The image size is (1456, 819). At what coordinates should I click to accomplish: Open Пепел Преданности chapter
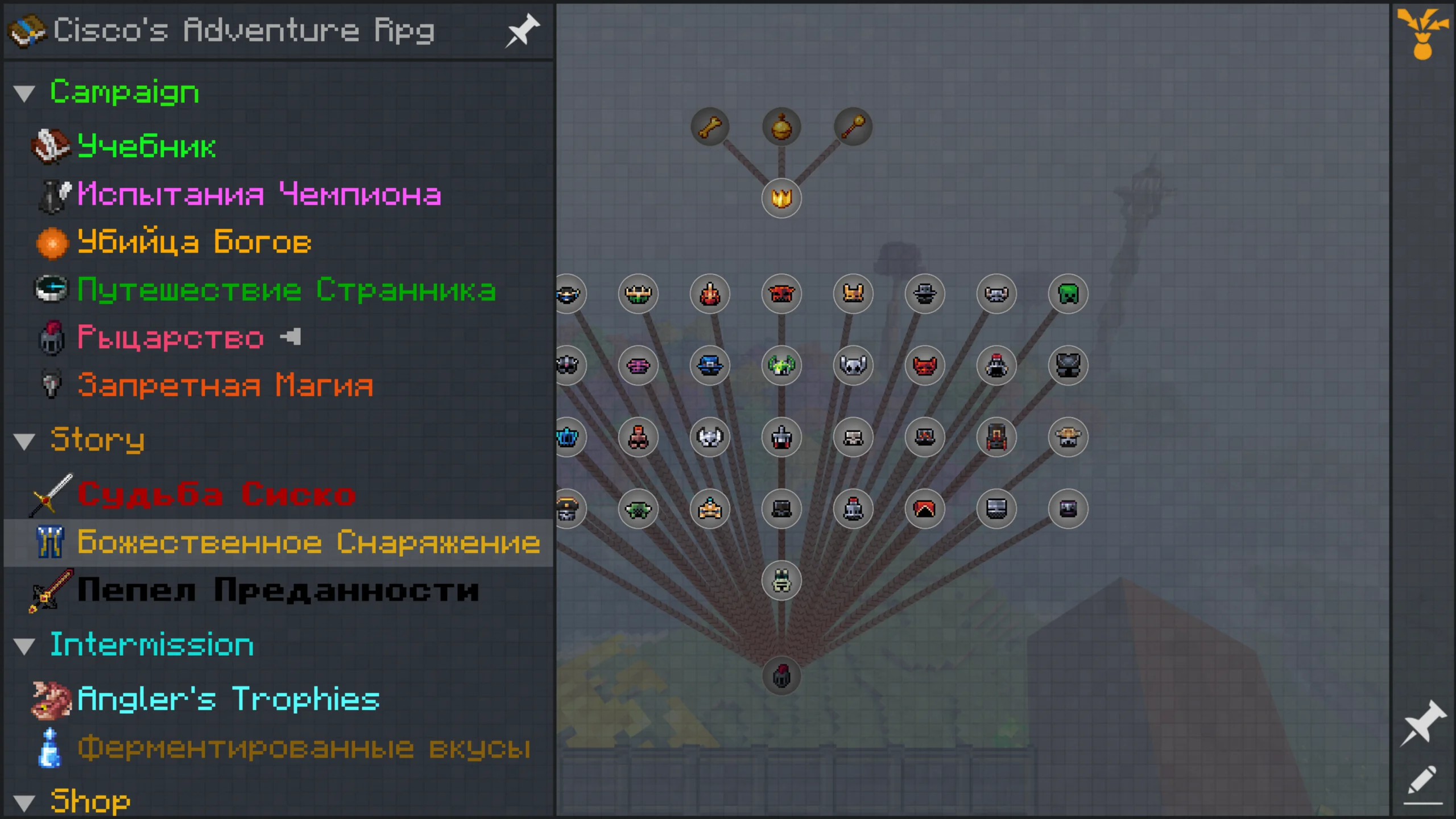278,590
